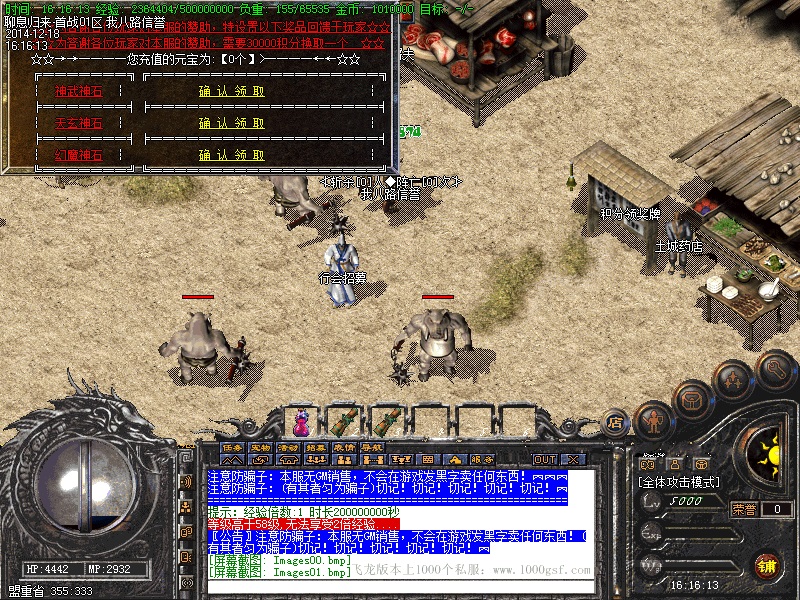The image size is (800, 600).
Task: Click the OUT button above chat
Action: pos(544,459)
